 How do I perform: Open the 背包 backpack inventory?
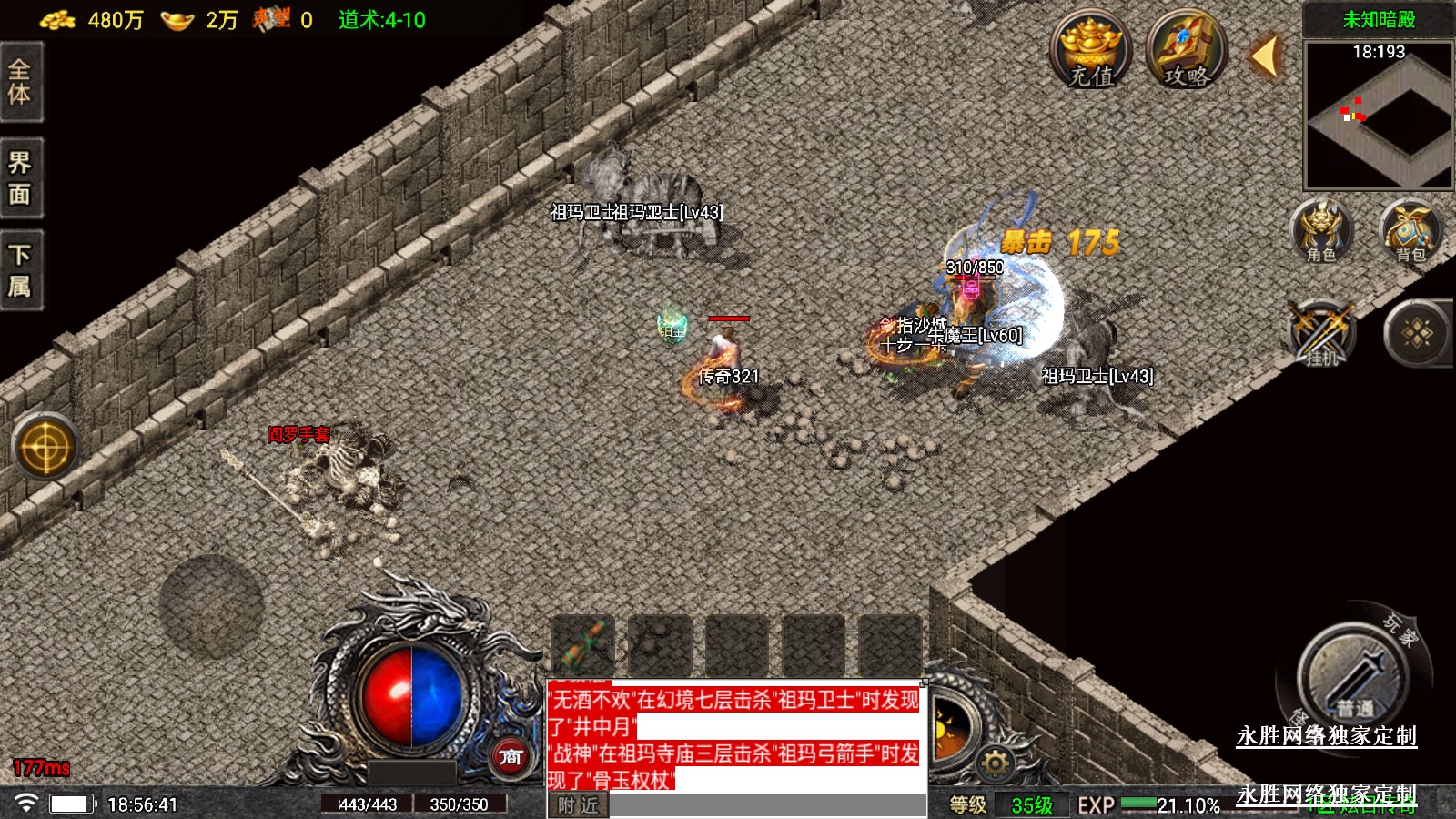click(x=1410, y=231)
